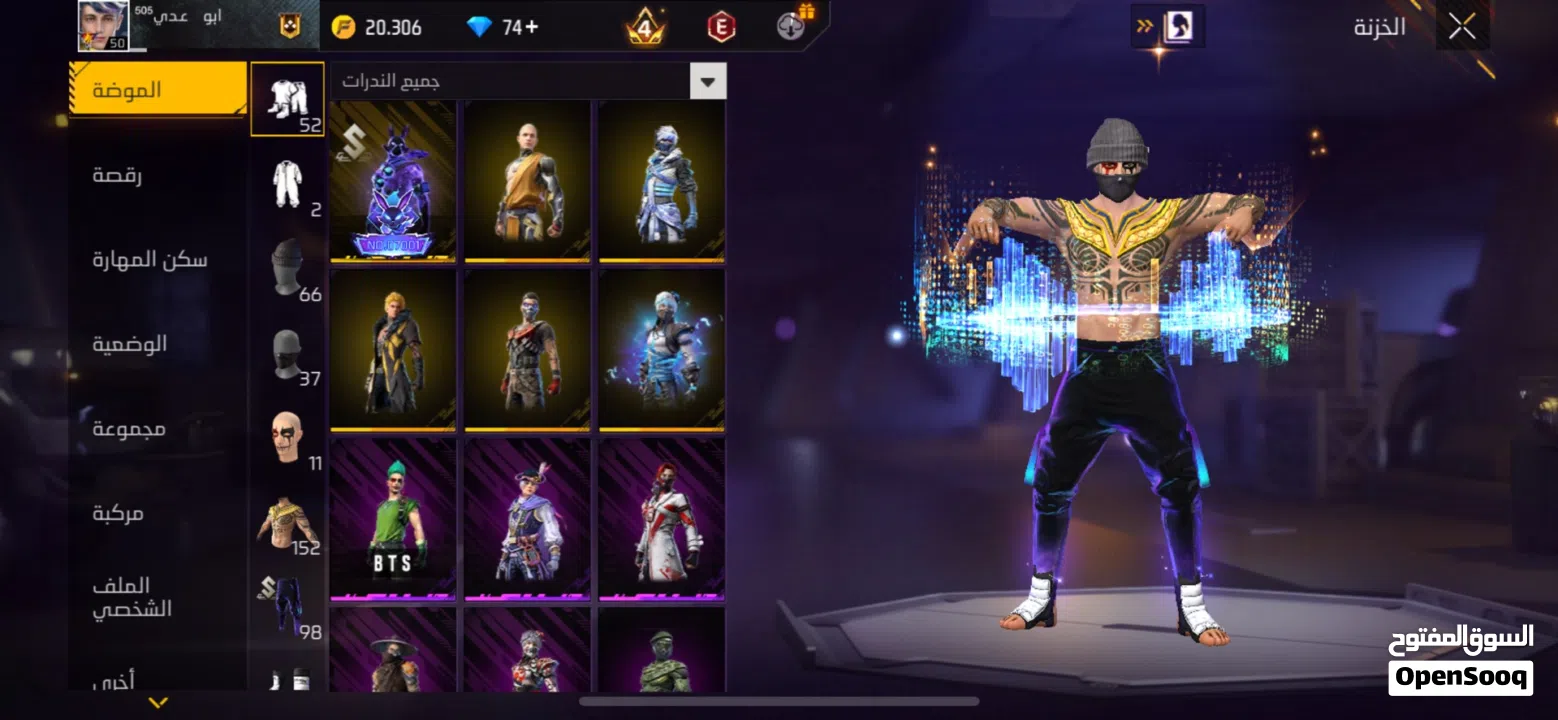The height and width of the screenshot is (720, 1558).
Task: Open the الملف الشخصي profile tab
Action: (x=132, y=597)
